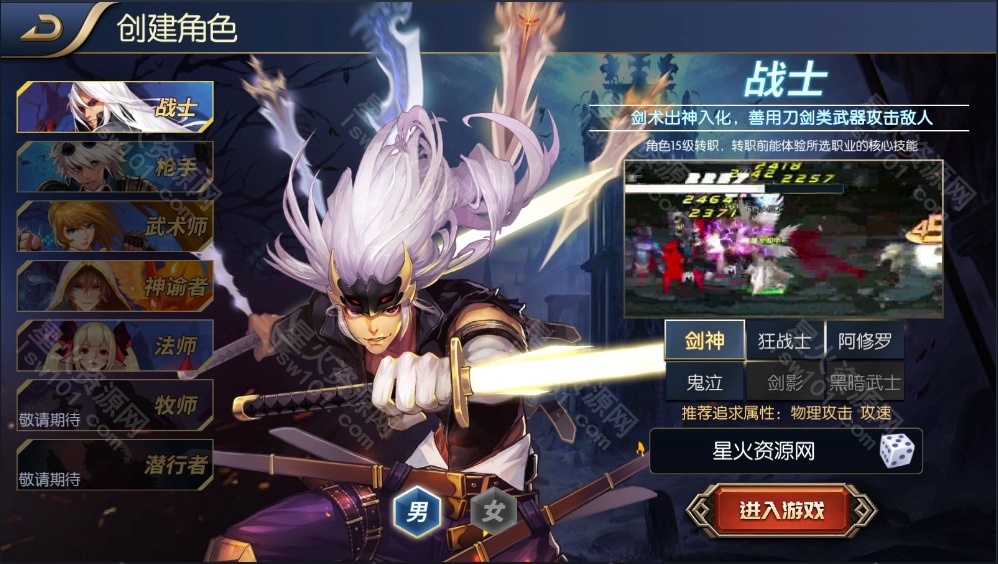Screen dimensions: 998x564
Task: Click the character name input field
Action: click(x=762, y=451)
